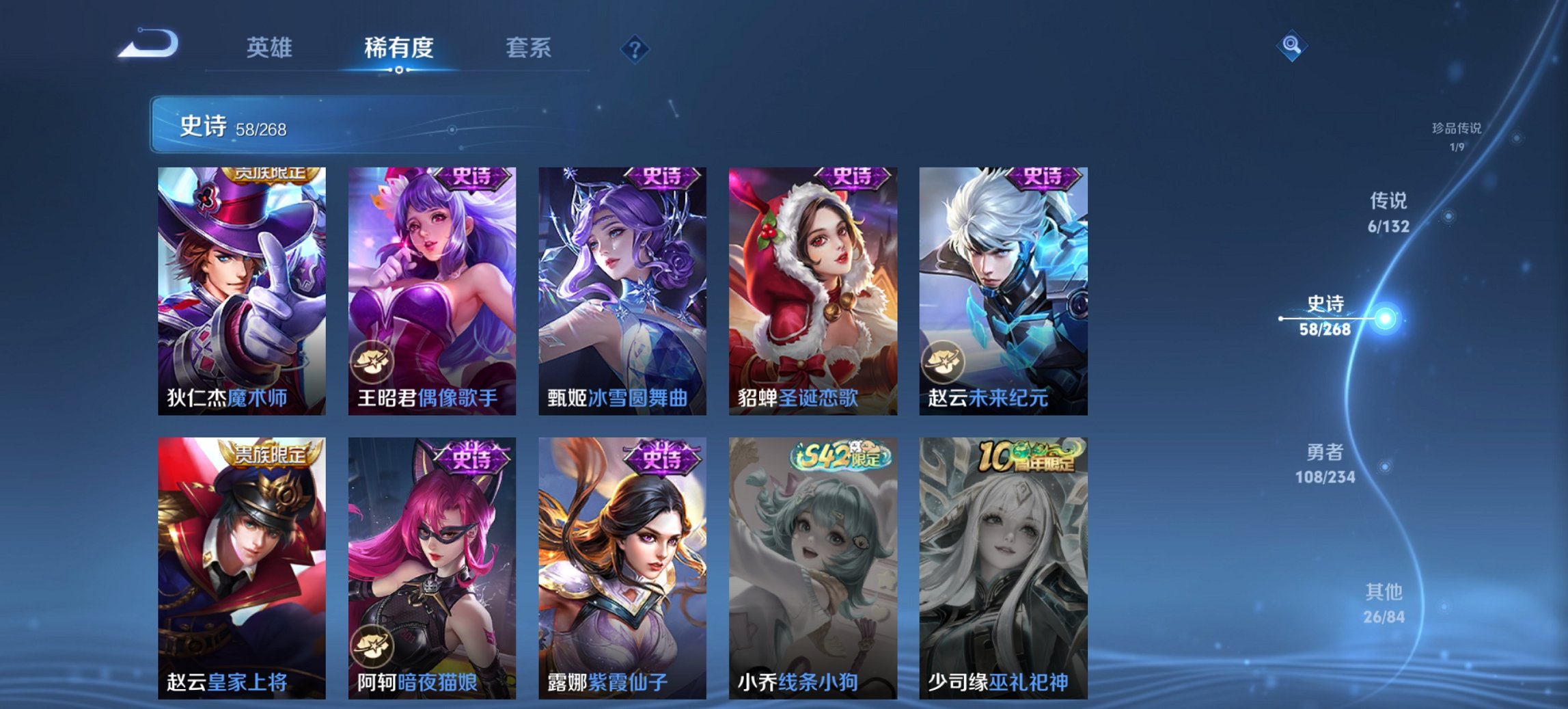Click the question mark help icon
Viewport: 1568px width, 709px height.
pos(635,48)
